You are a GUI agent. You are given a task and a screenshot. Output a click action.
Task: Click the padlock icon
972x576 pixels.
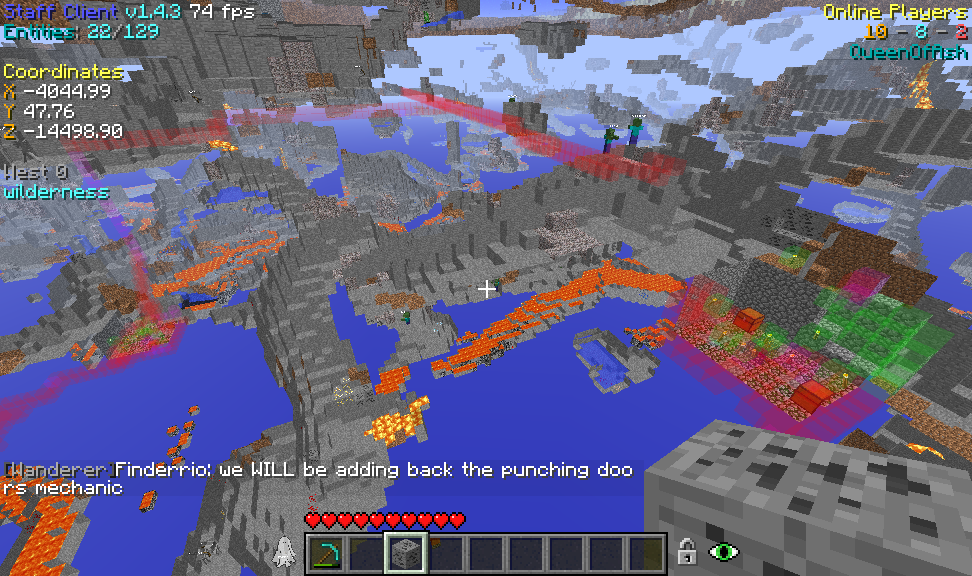click(x=686, y=551)
